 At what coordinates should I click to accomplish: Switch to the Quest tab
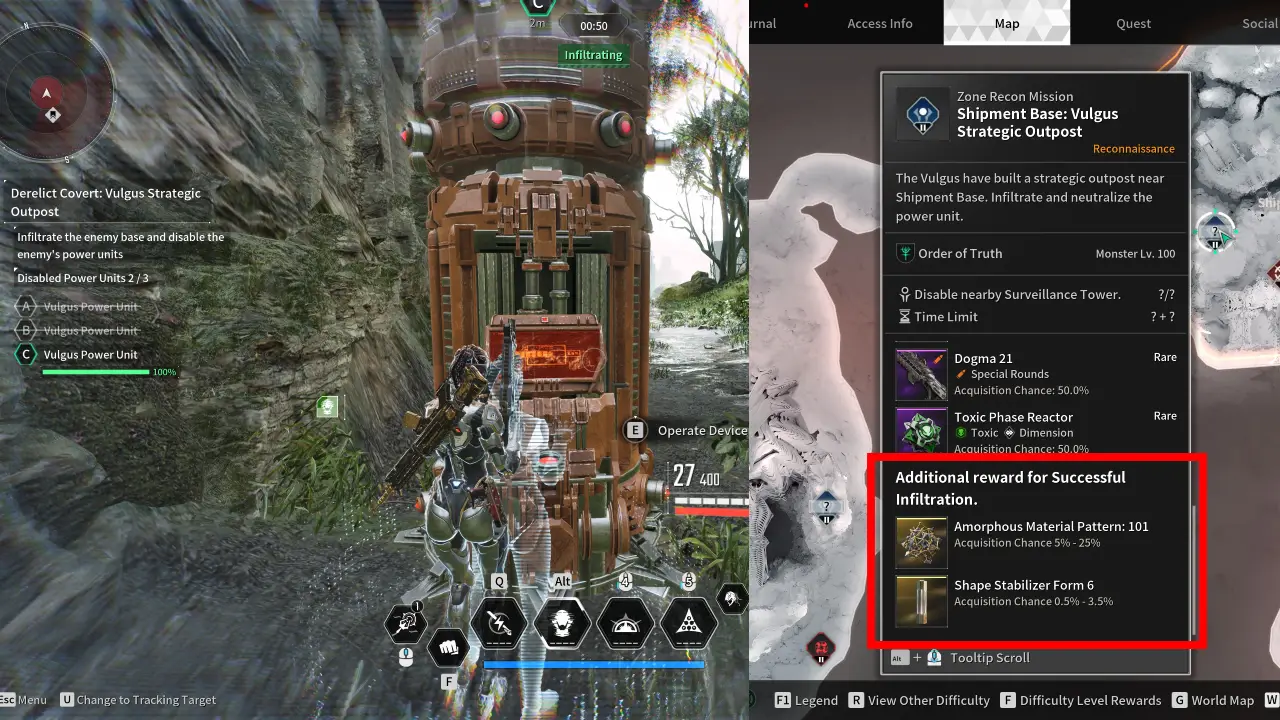tap(1132, 23)
